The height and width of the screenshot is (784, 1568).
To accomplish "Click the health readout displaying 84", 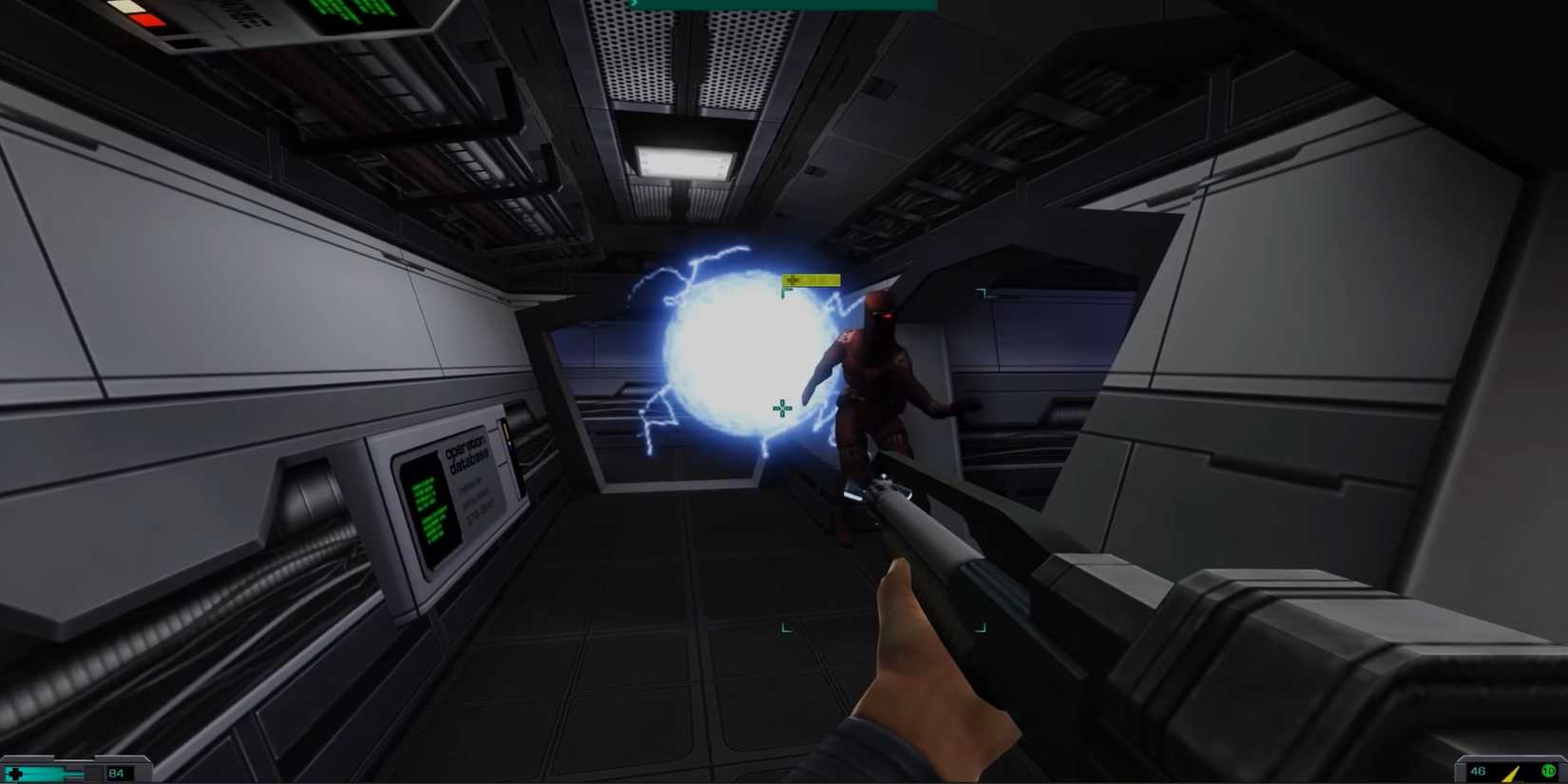I will (116, 774).
